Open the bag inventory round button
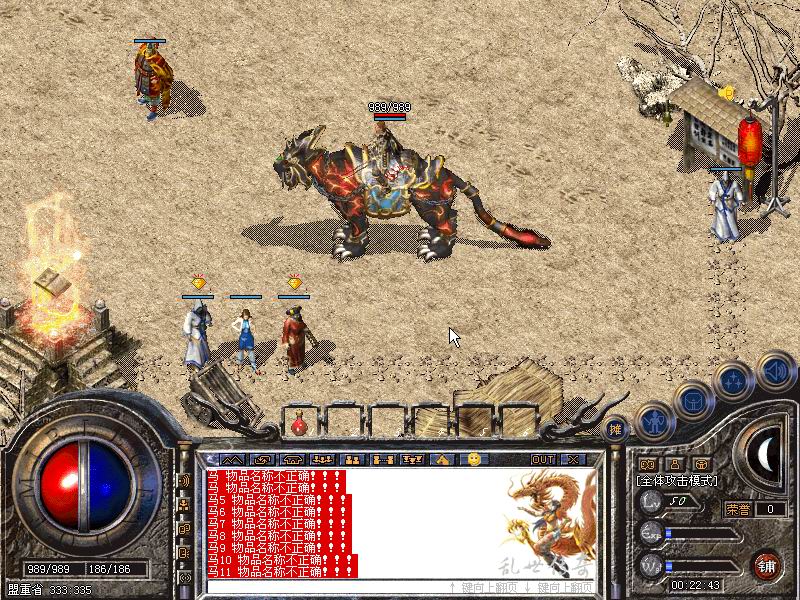This screenshot has width=800, height=600. coord(694,399)
